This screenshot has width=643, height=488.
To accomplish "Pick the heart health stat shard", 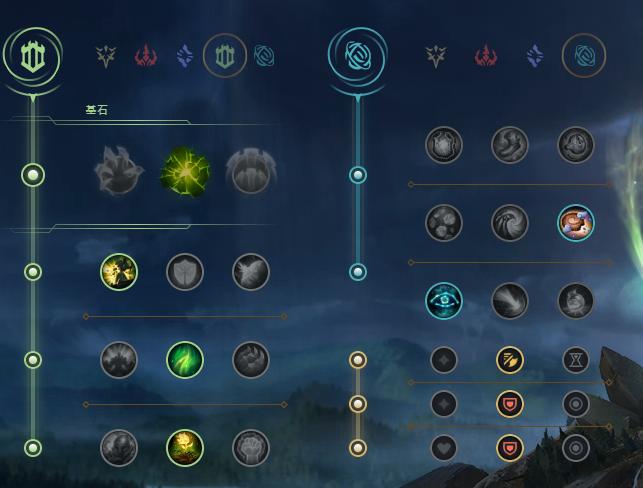I will [444, 447].
